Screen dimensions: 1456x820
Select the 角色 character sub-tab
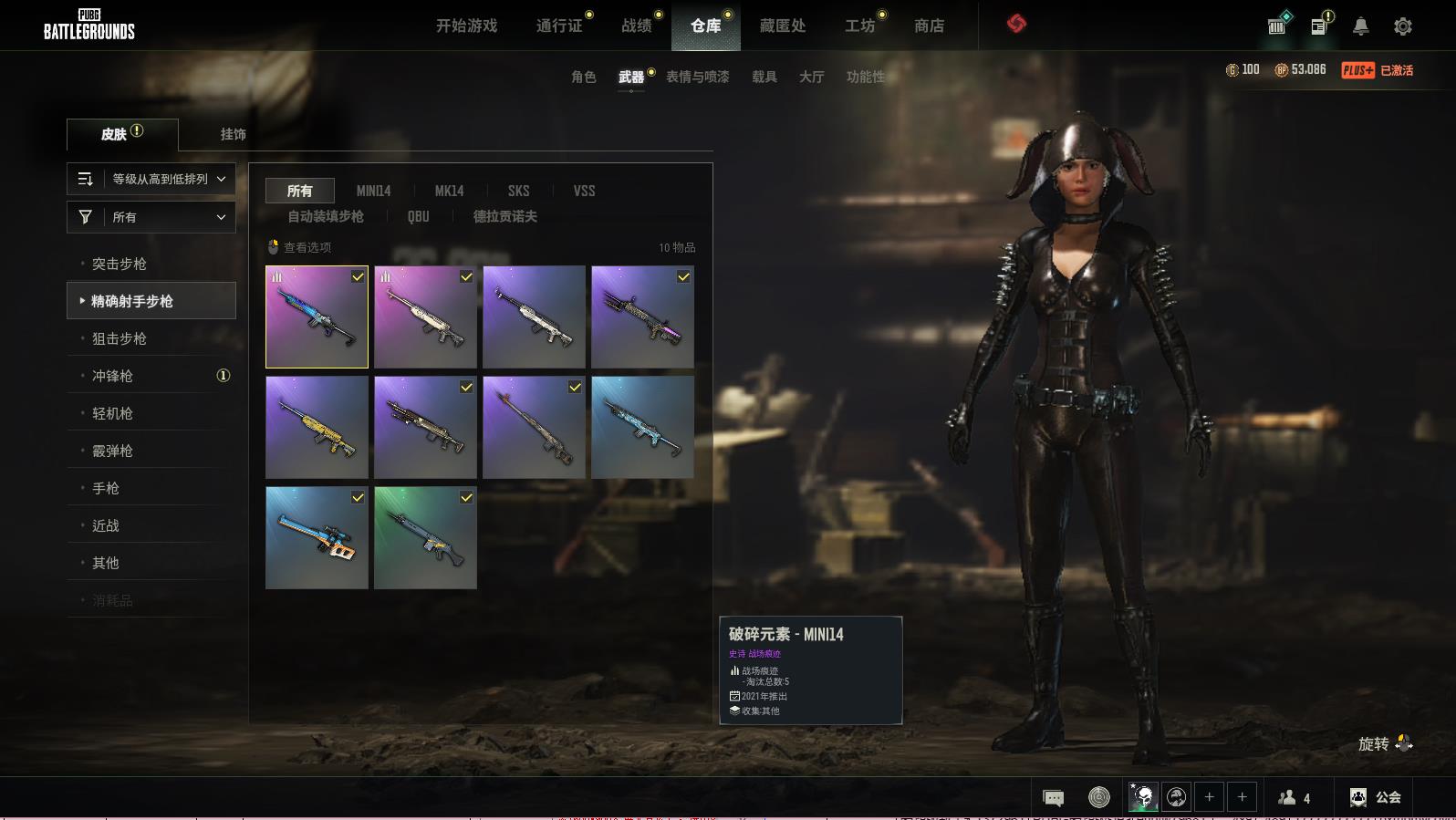point(583,77)
